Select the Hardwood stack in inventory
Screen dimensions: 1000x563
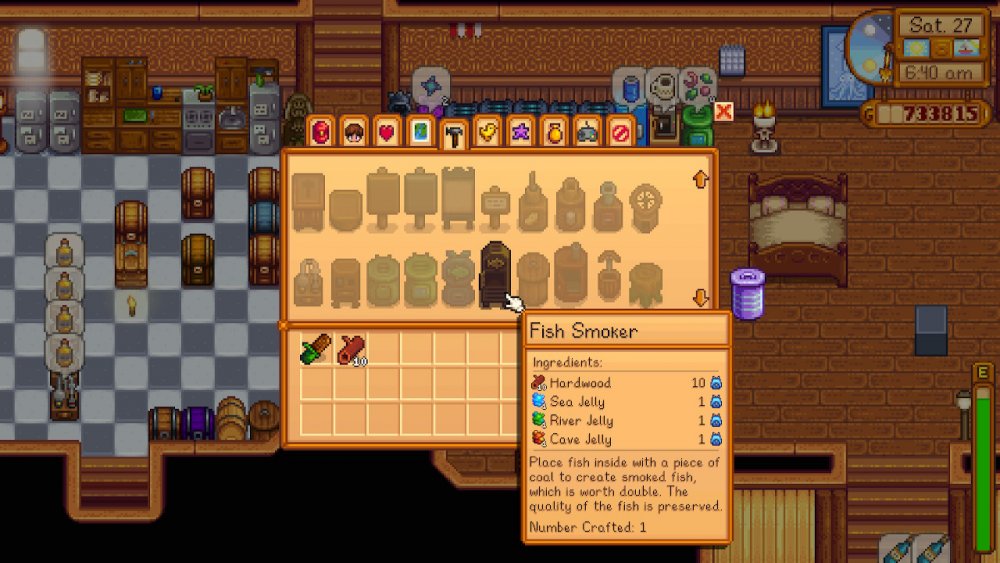point(351,350)
